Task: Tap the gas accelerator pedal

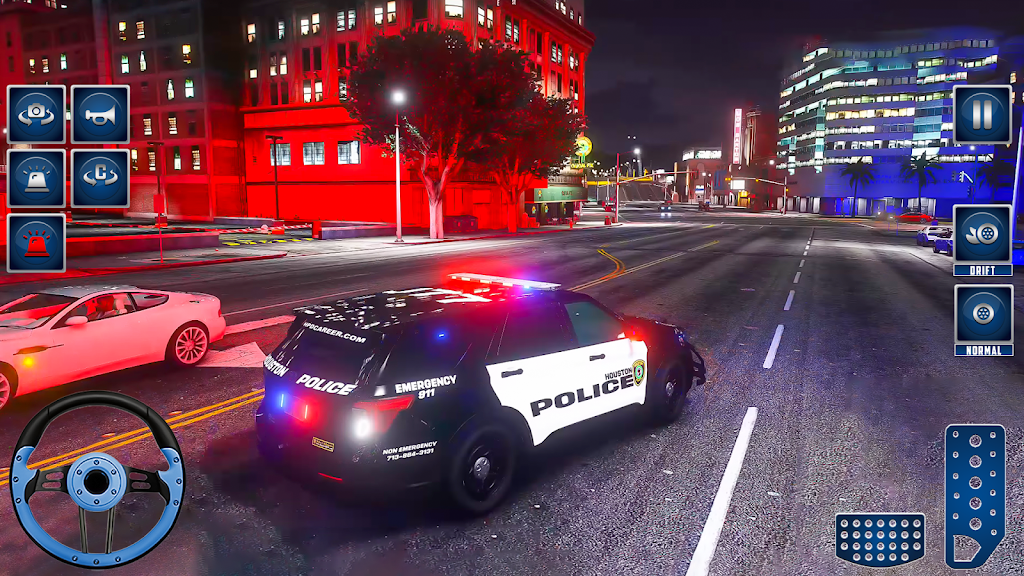Action: [975, 495]
